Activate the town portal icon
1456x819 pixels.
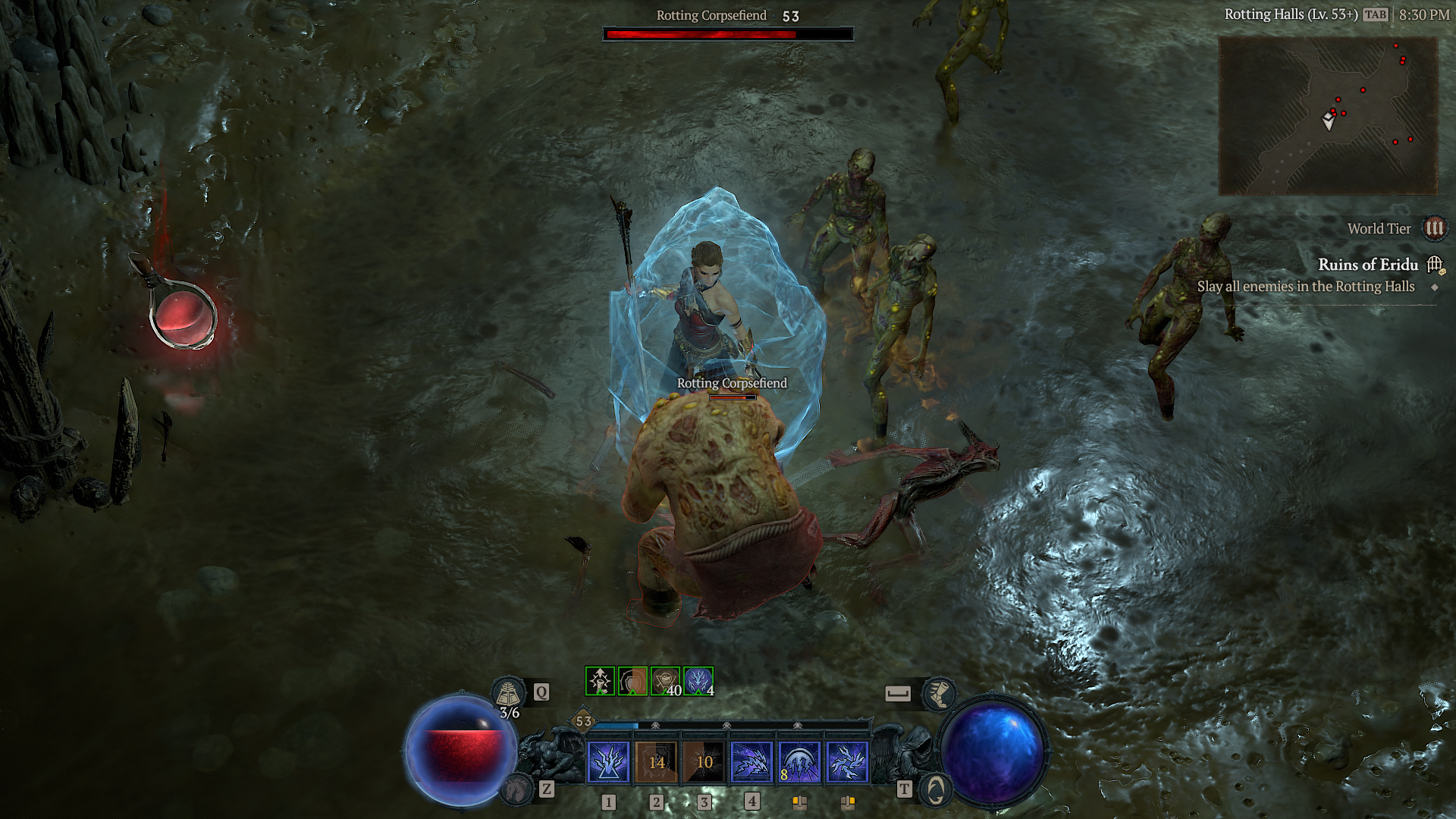point(935,790)
